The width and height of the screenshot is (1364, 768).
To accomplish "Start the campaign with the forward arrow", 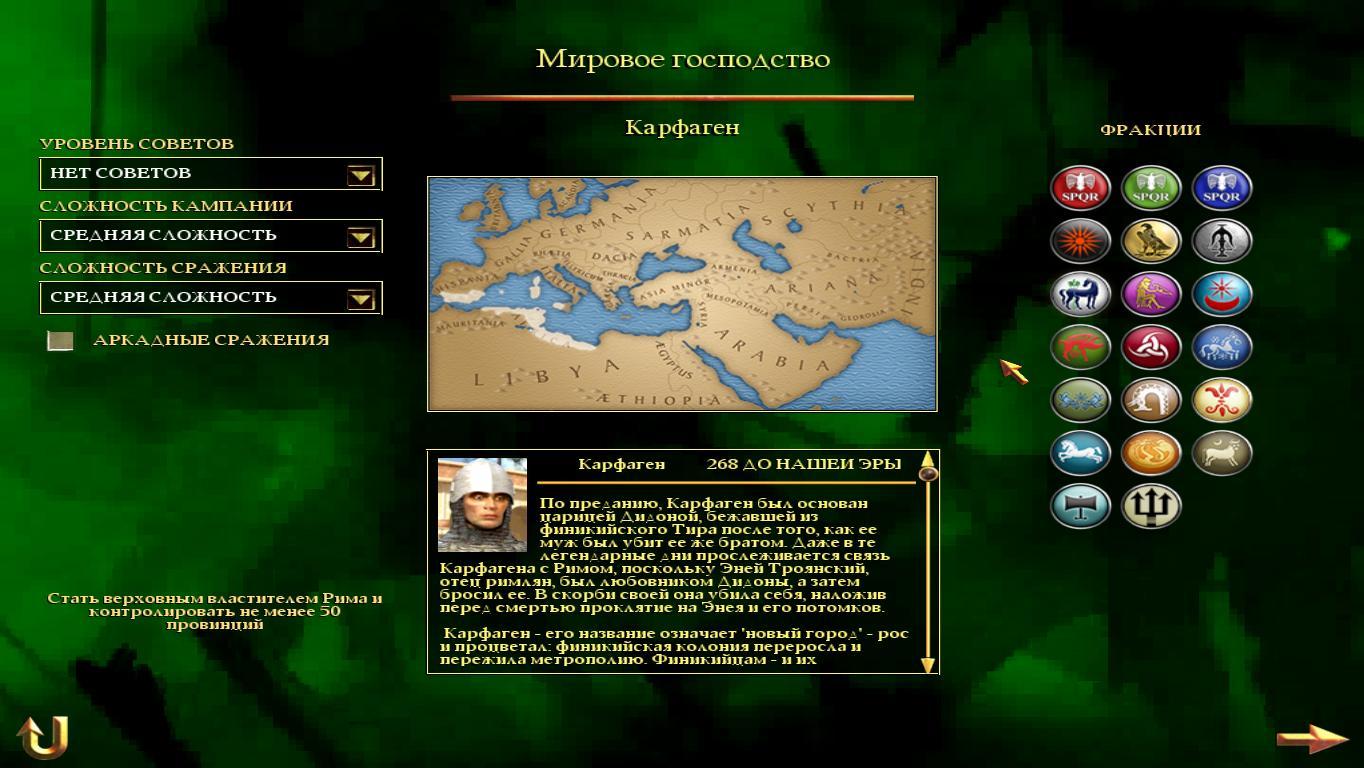I will pos(1312,739).
